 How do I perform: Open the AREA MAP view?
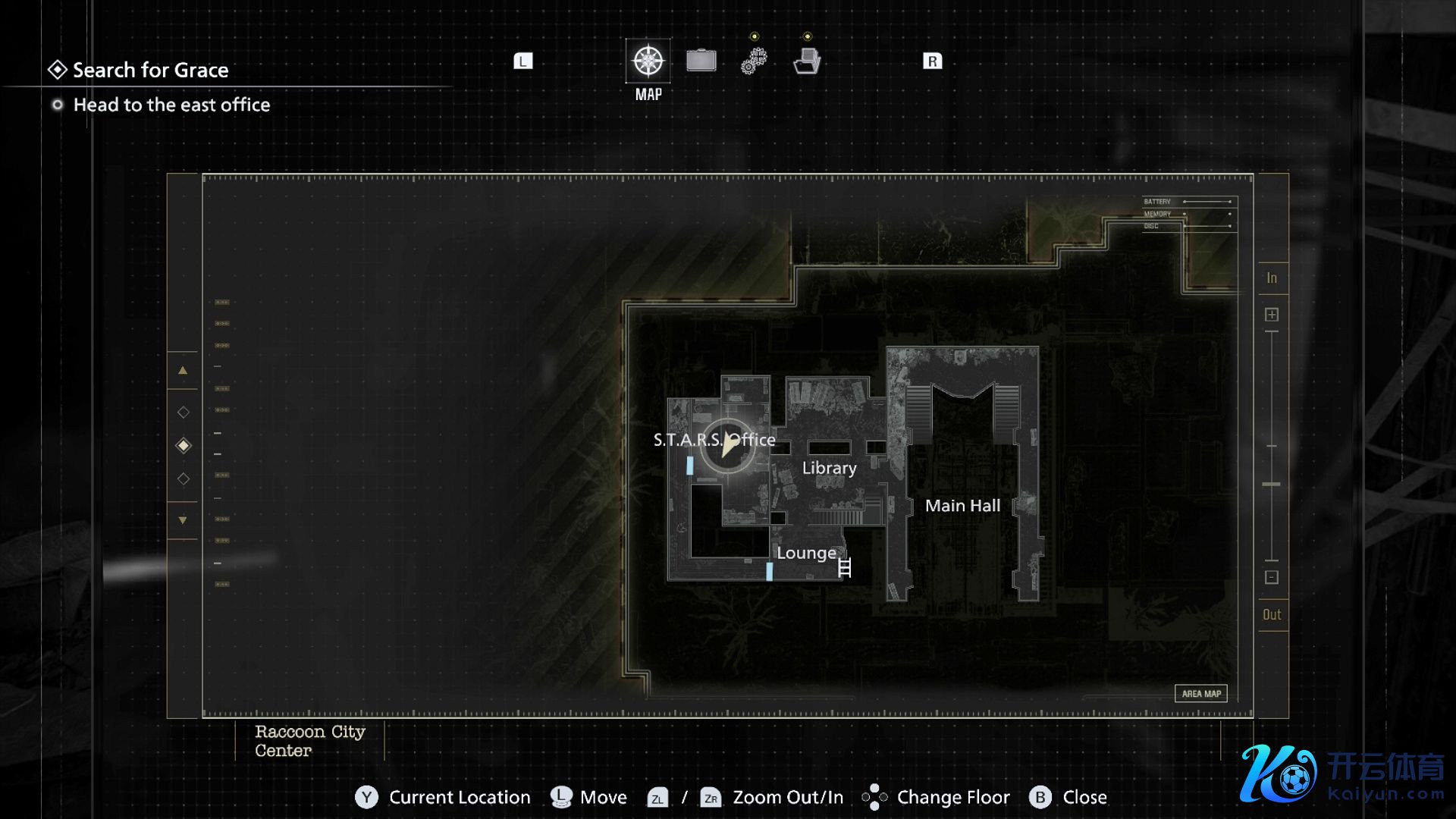tap(1201, 694)
